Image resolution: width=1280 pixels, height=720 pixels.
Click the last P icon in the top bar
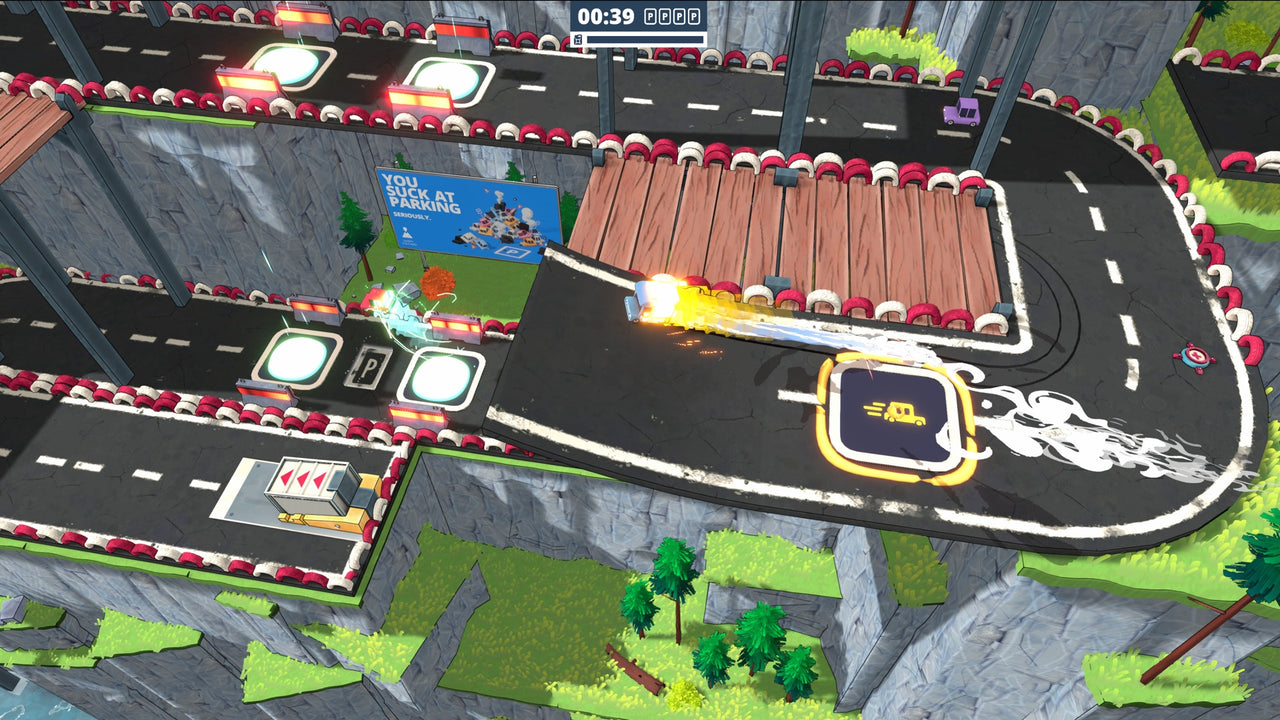point(692,15)
